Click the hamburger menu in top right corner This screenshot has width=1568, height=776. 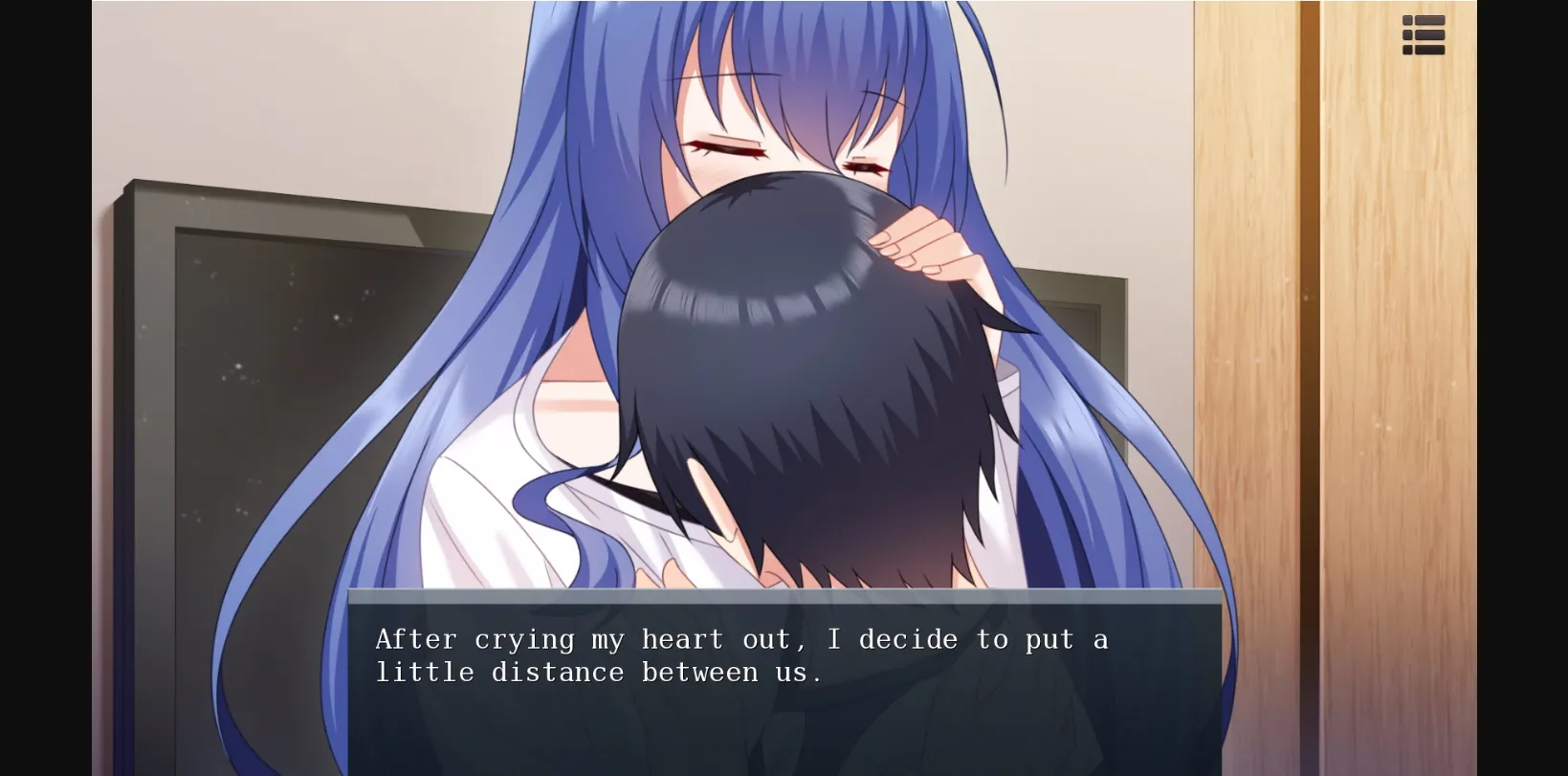1424,33
